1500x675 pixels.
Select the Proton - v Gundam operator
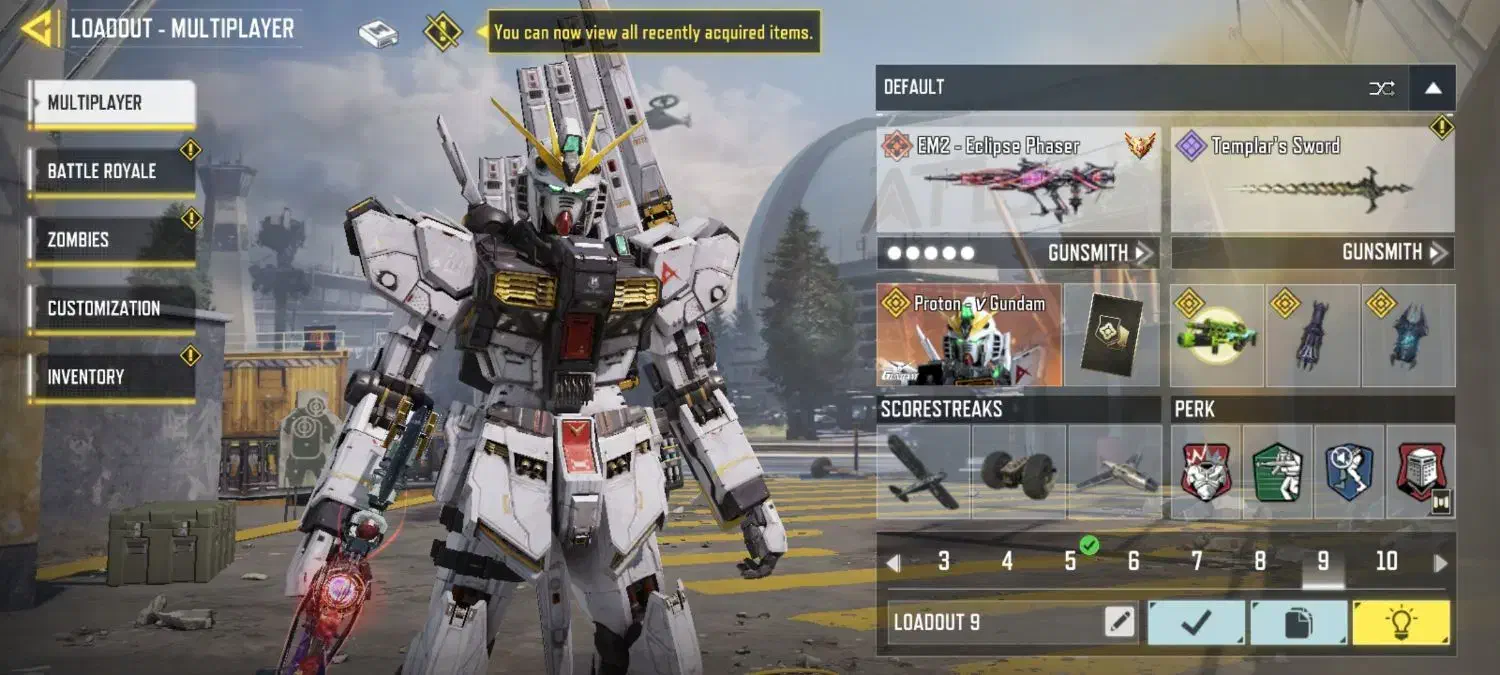coord(968,335)
